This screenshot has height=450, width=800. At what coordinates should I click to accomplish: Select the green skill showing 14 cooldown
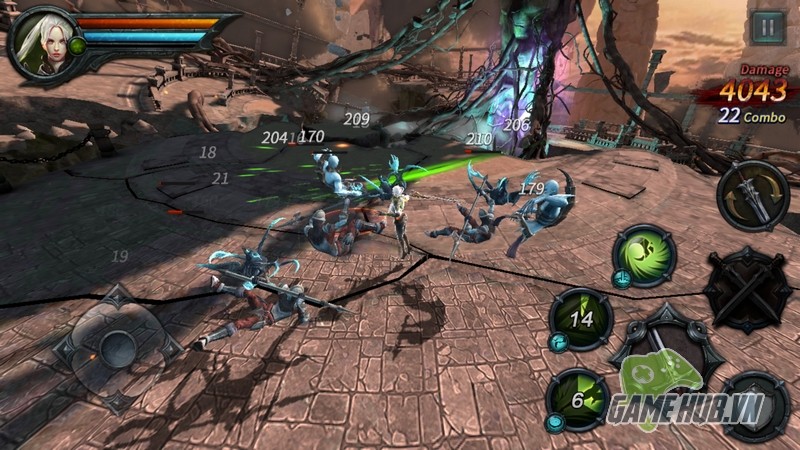pos(582,319)
